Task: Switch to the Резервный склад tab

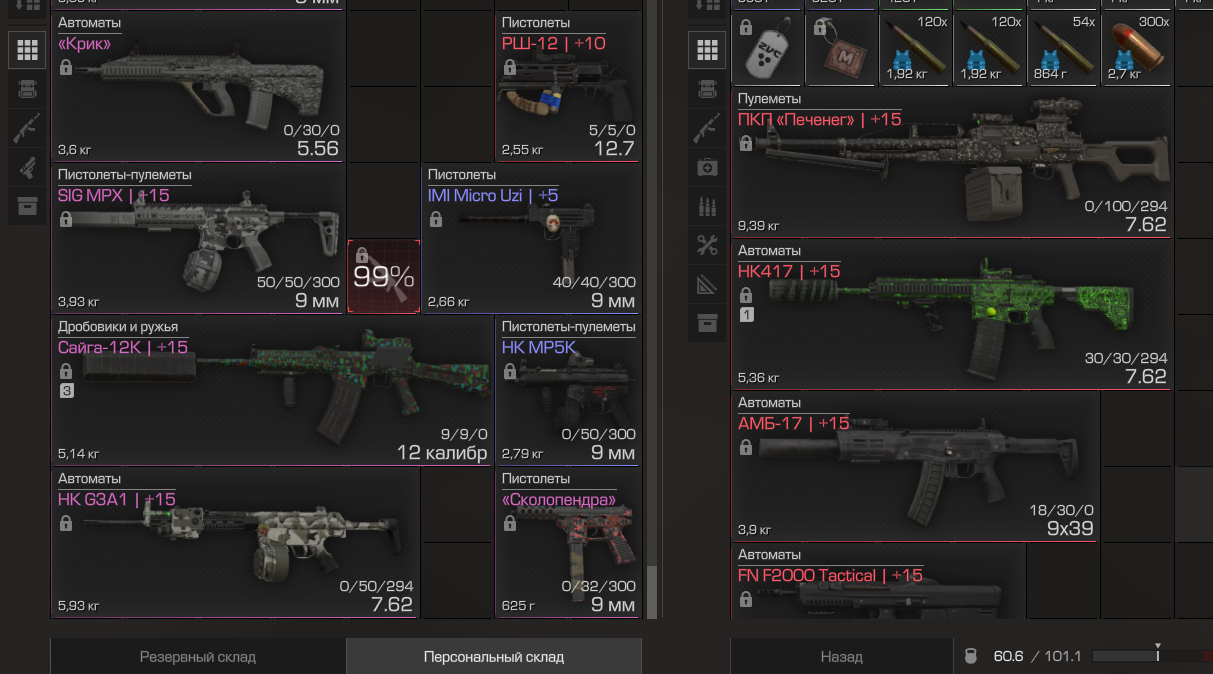Action: click(x=198, y=657)
